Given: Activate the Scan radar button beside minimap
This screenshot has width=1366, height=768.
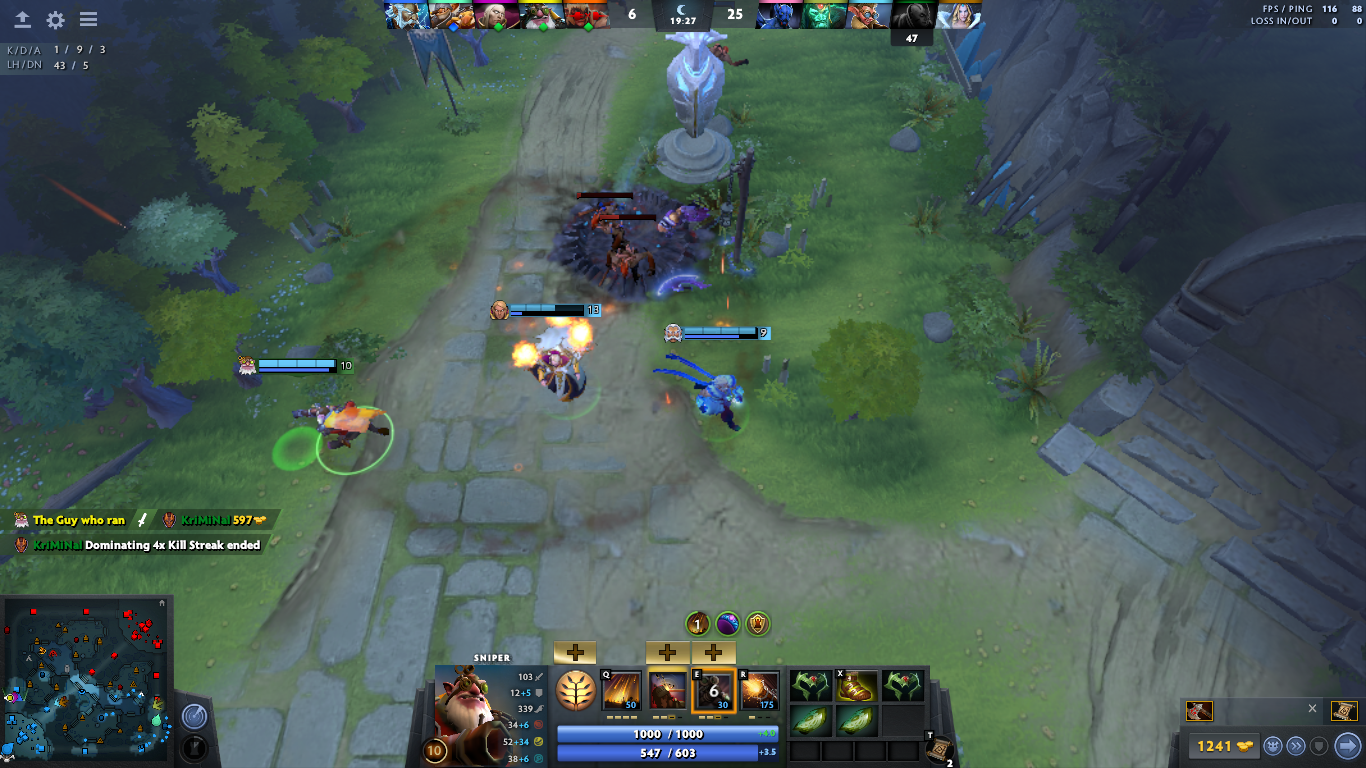Looking at the screenshot, I should [x=194, y=716].
